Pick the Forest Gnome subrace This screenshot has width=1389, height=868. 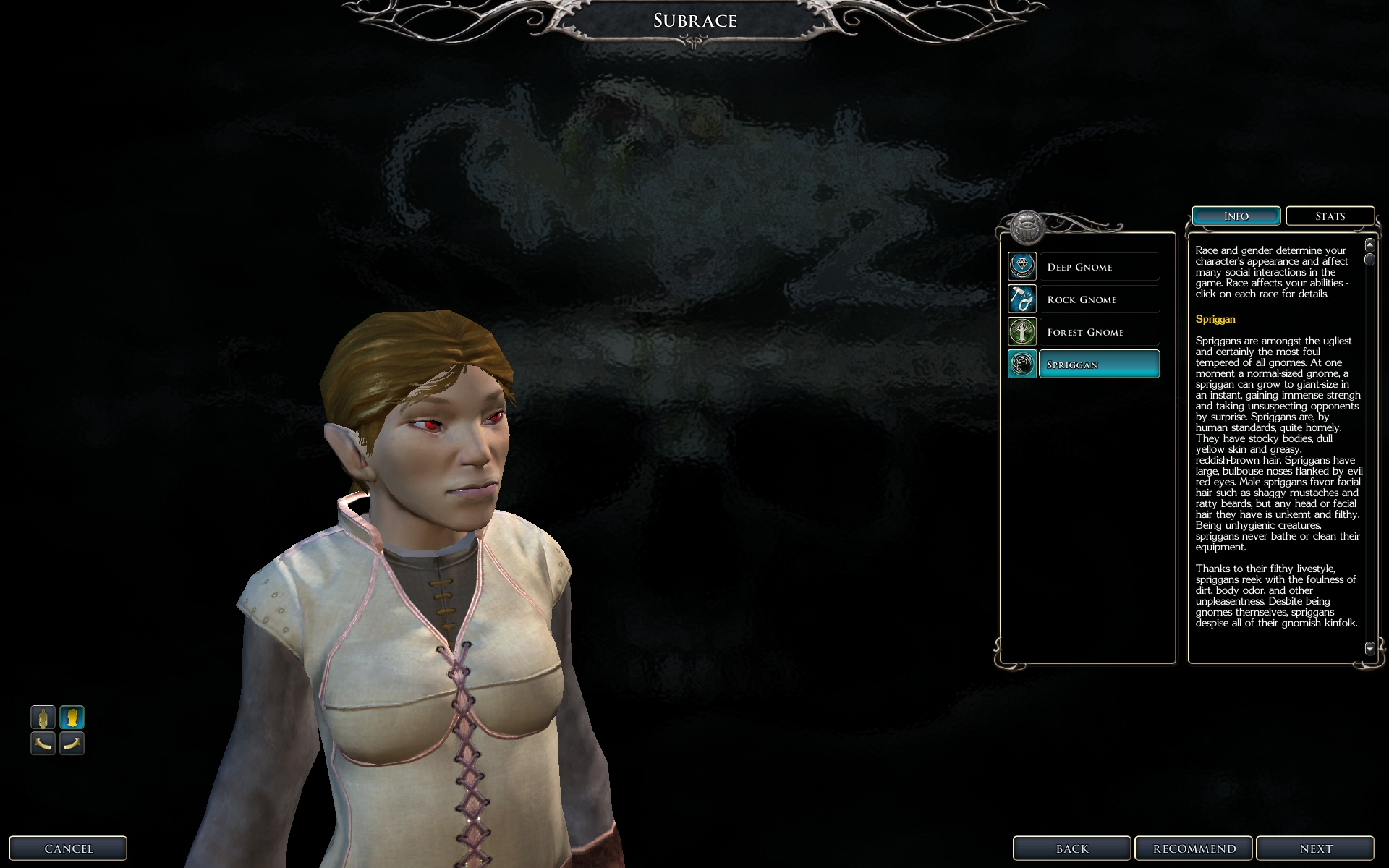[x=1098, y=332]
